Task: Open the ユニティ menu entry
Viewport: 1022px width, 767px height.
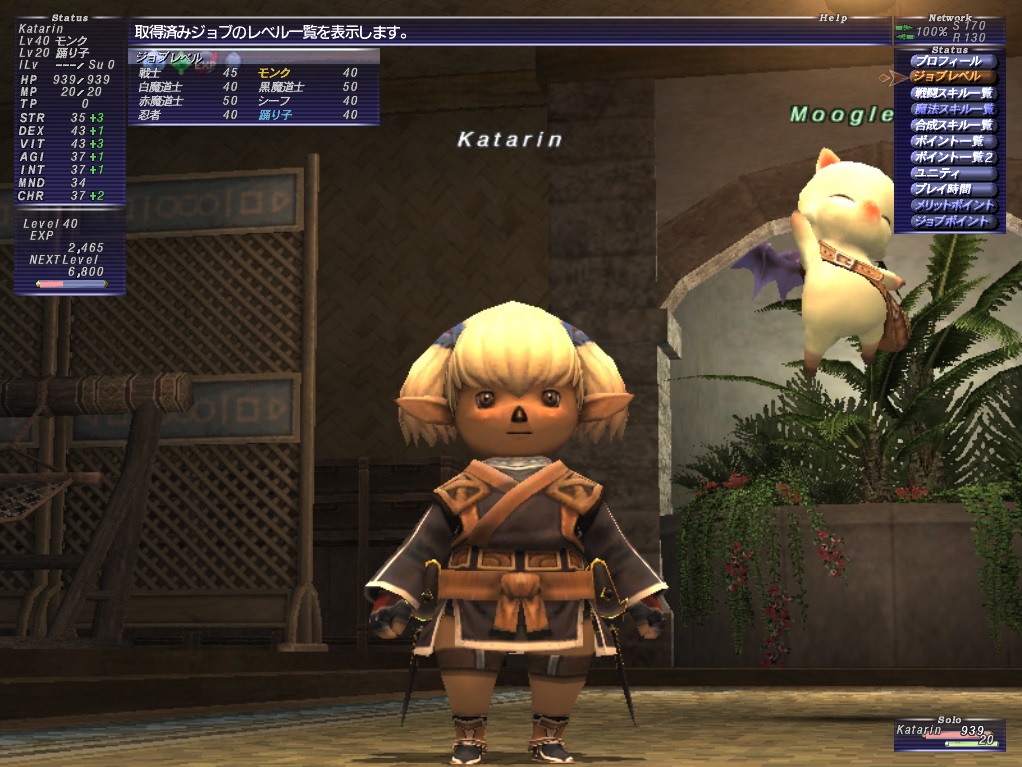Action: click(953, 173)
